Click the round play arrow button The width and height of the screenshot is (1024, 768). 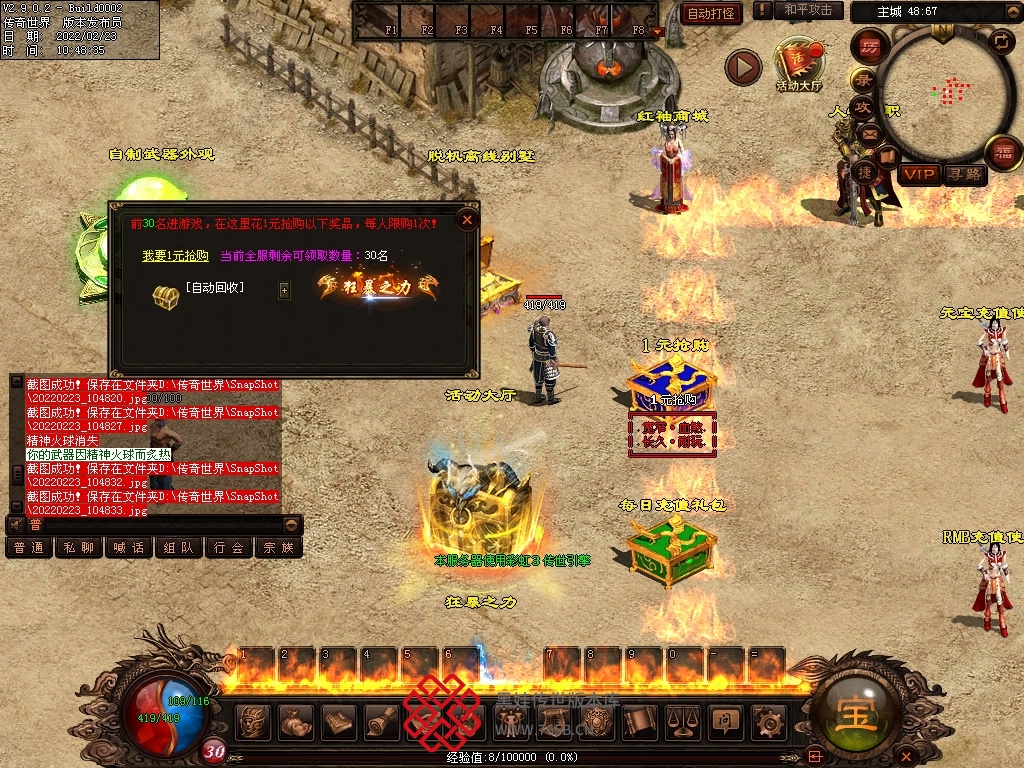[x=743, y=68]
